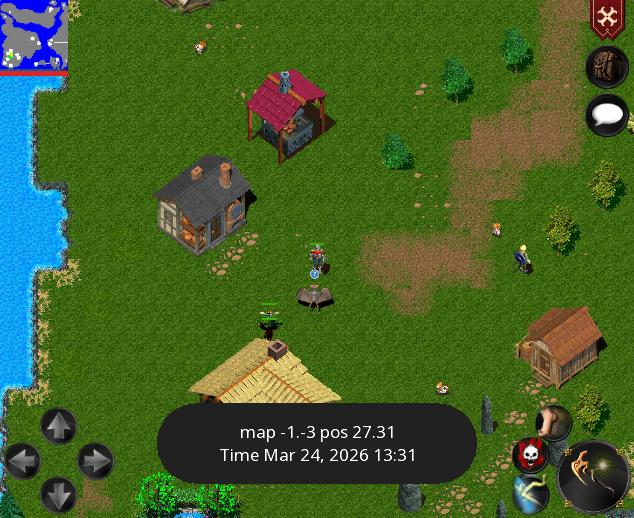This screenshot has width=634, height=518.
Task: Use the main scythe attack button
Action: [593, 475]
